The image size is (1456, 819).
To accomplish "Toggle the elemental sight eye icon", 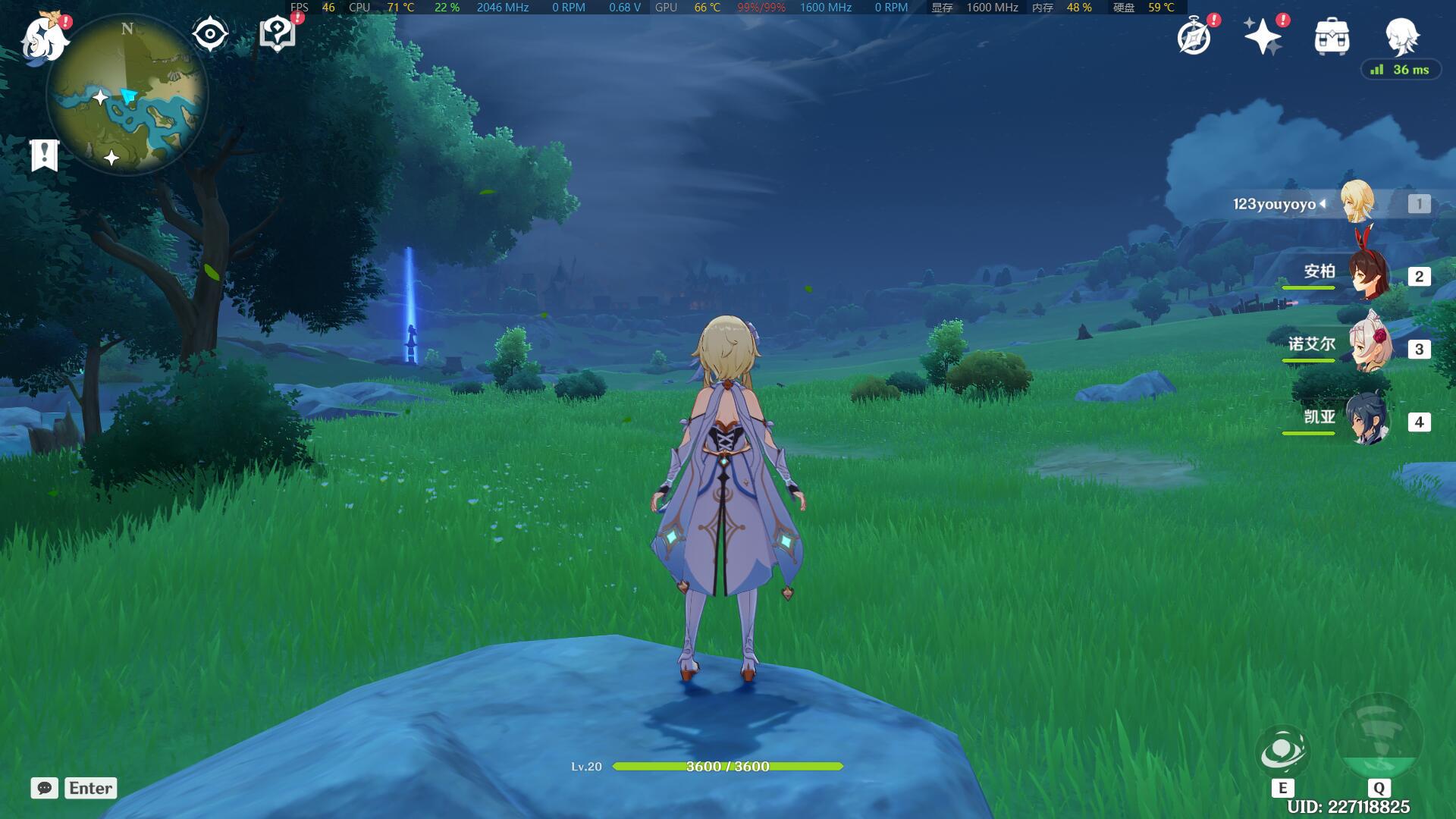I will click(210, 34).
